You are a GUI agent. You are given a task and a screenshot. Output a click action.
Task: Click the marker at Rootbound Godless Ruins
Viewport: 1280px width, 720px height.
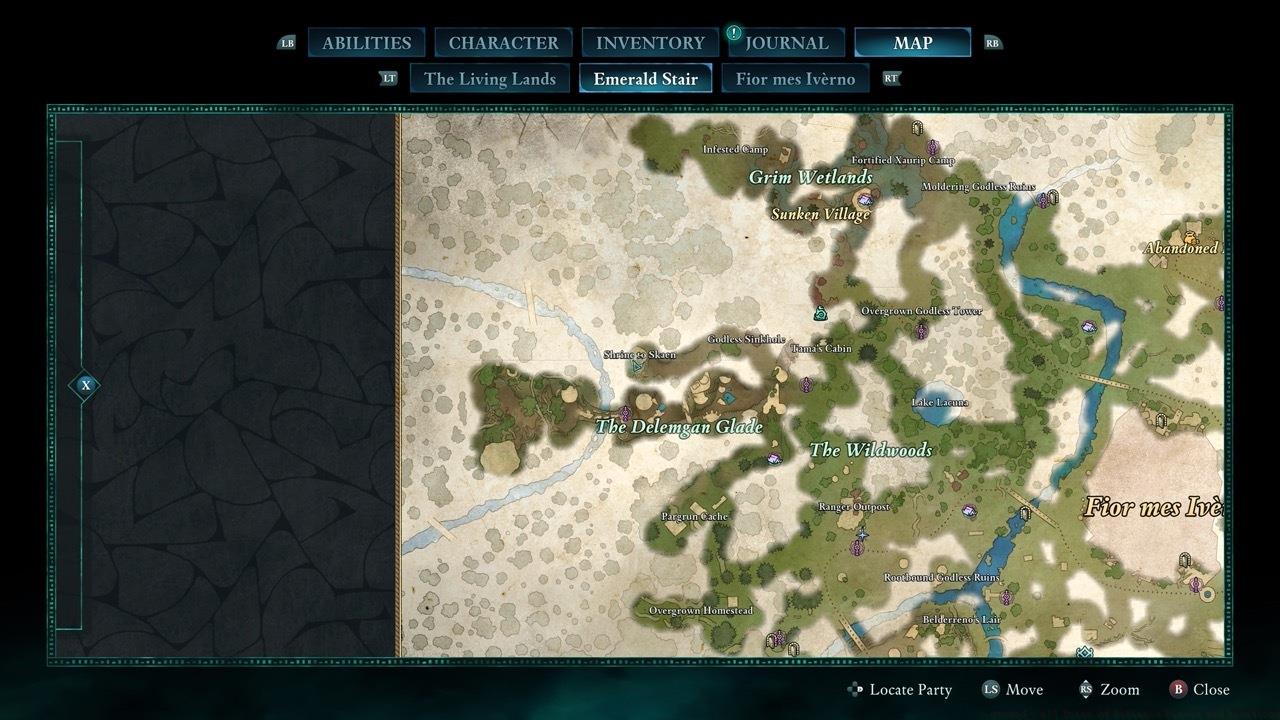click(x=1005, y=597)
